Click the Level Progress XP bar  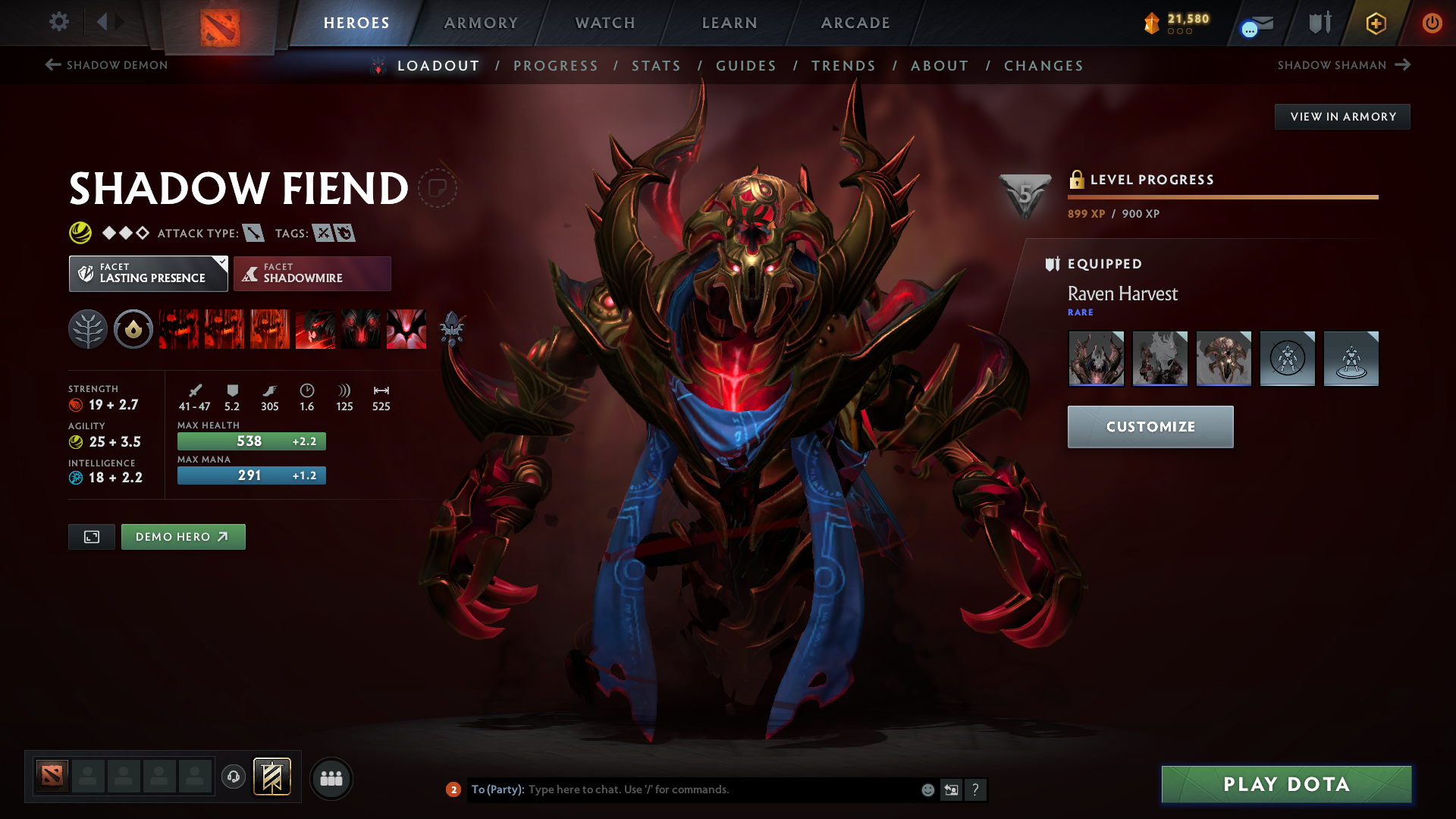coord(1223,196)
